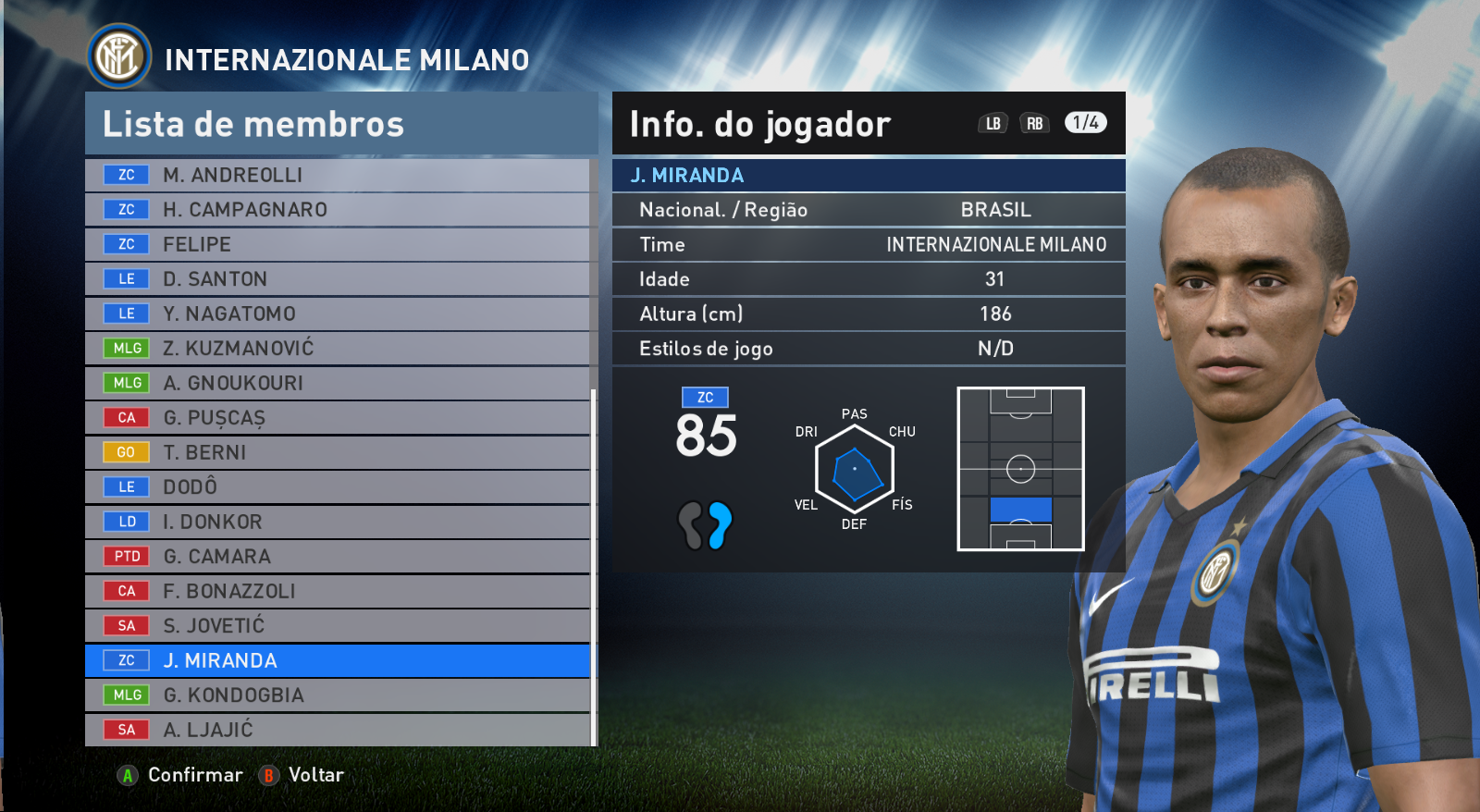Pick D. Santon from the list
The height and width of the screenshot is (812, 1480).
[338, 279]
